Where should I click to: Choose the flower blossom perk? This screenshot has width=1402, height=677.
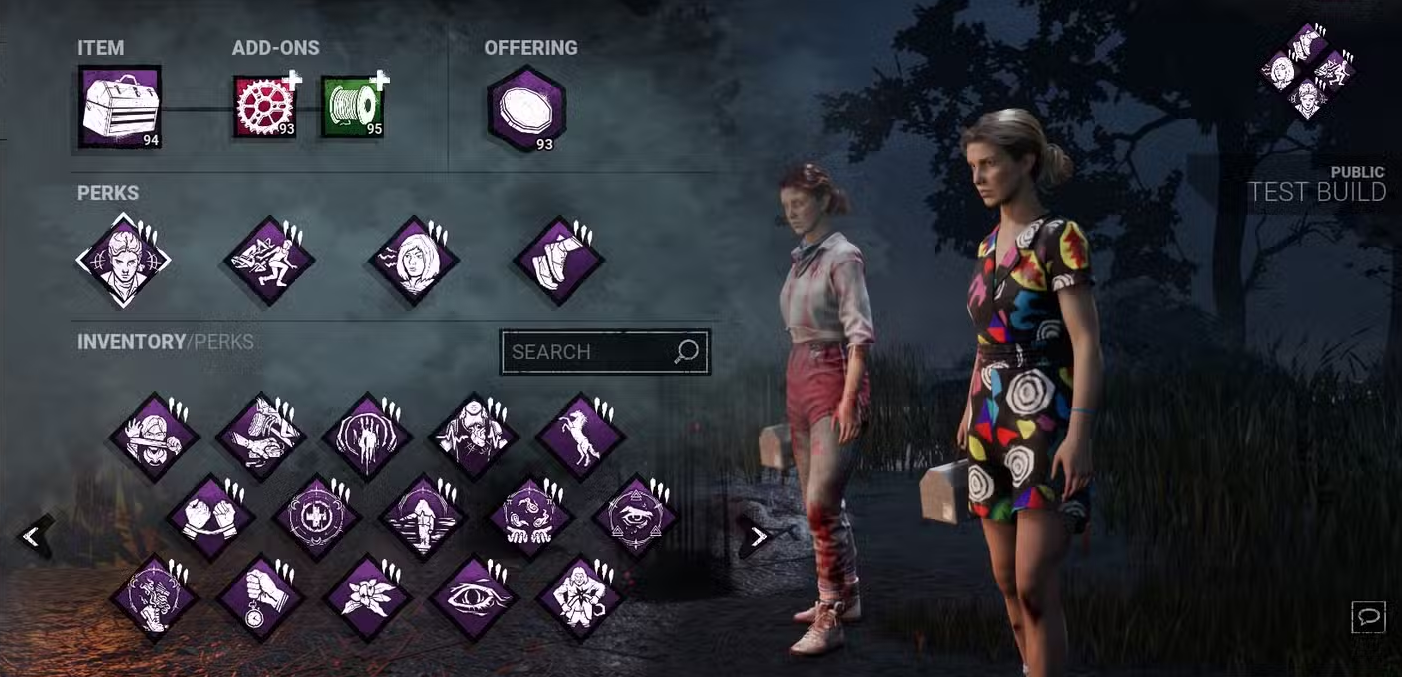click(369, 598)
